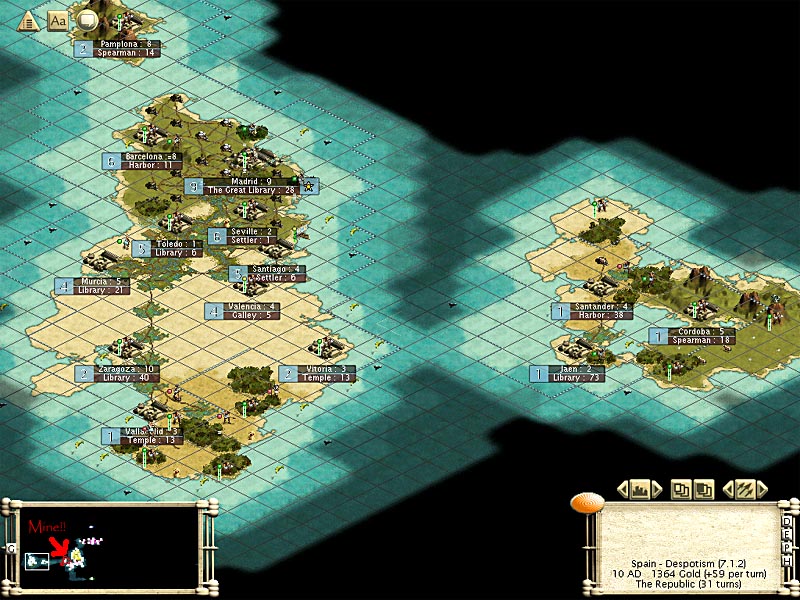
Task: Go to previous city with left arrow
Action: tap(622, 489)
